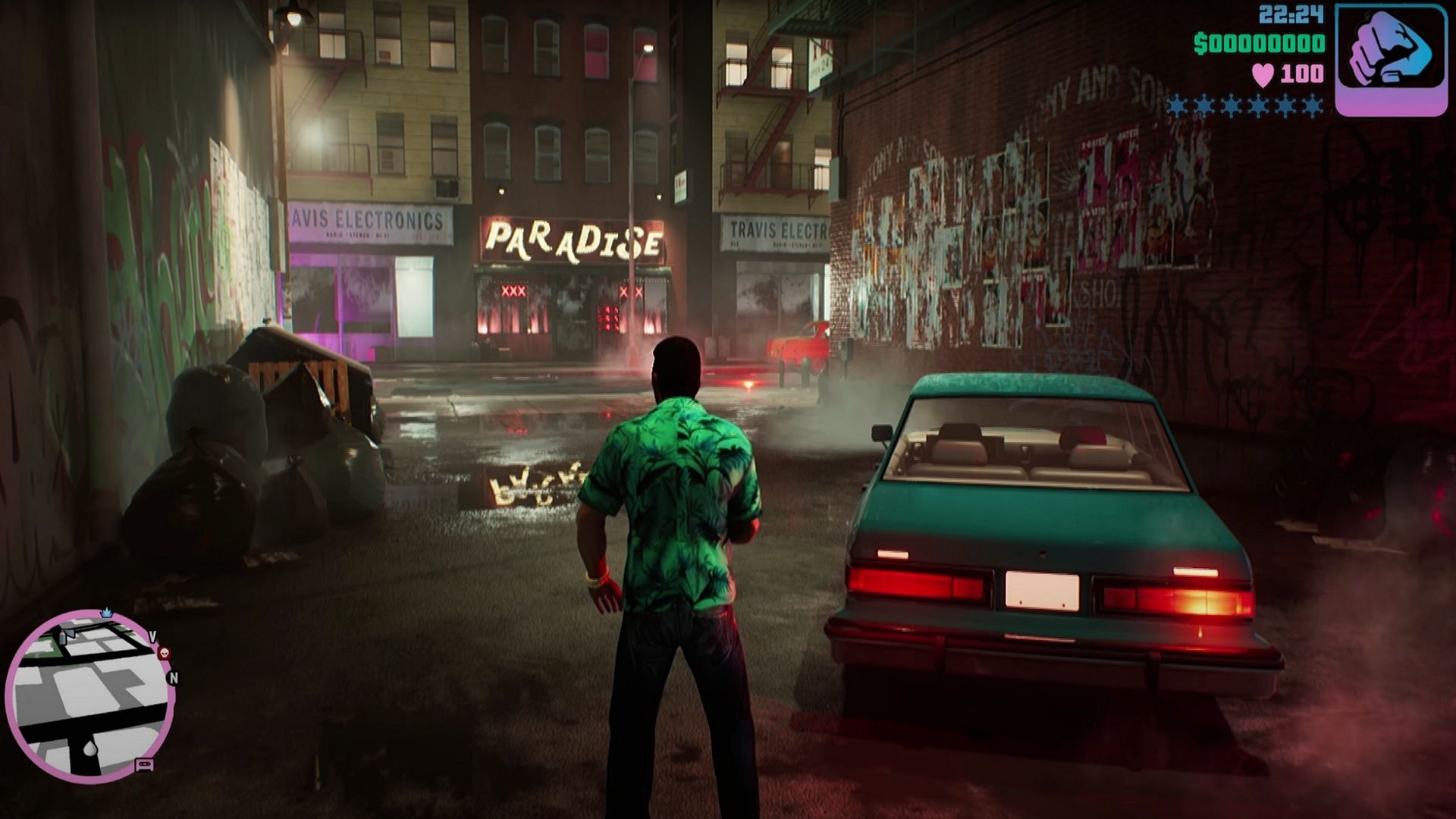Select the cassette tape marker on minimap
This screenshot has height=819, width=1456.
tap(145, 764)
